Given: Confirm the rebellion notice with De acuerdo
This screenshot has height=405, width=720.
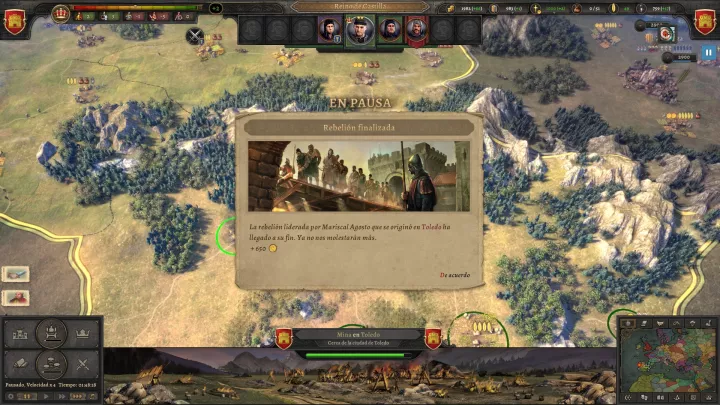Looking at the screenshot, I should point(454,275).
